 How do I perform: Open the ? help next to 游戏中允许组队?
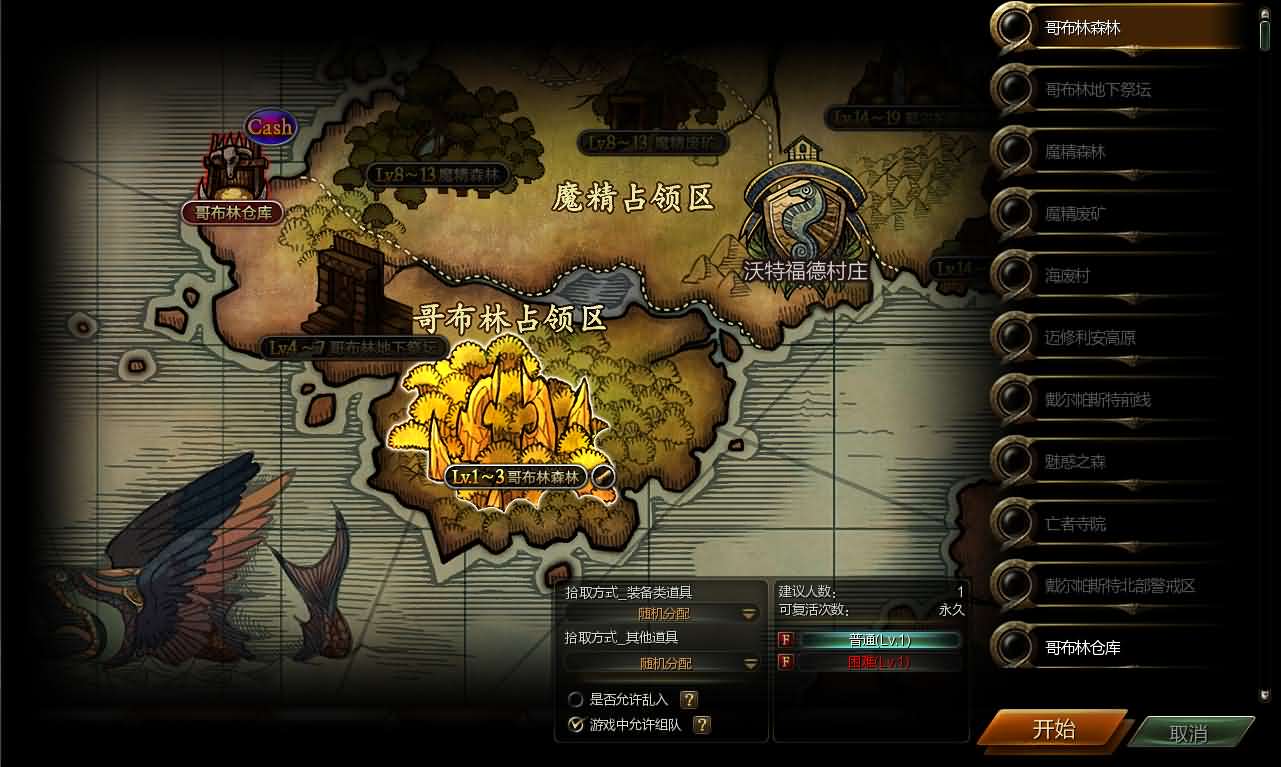pos(702,724)
